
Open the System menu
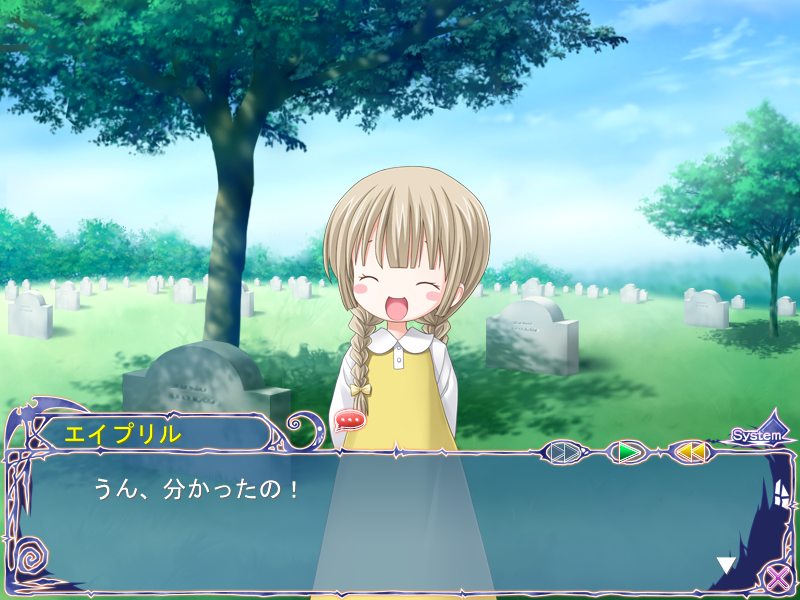pyautogui.click(x=757, y=435)
